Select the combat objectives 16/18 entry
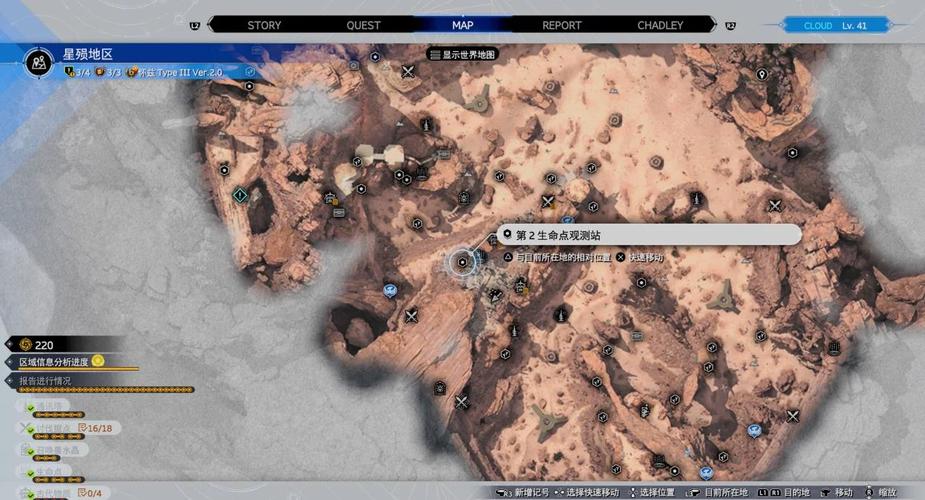This screenshot has height=500, width=925. [x=70, y=427]
